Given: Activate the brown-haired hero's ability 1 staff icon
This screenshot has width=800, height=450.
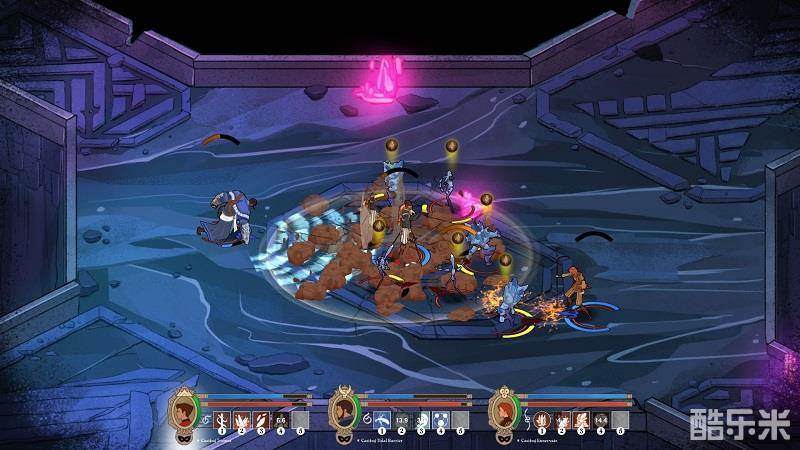Looking at the screenshot, I should [222, 419].
